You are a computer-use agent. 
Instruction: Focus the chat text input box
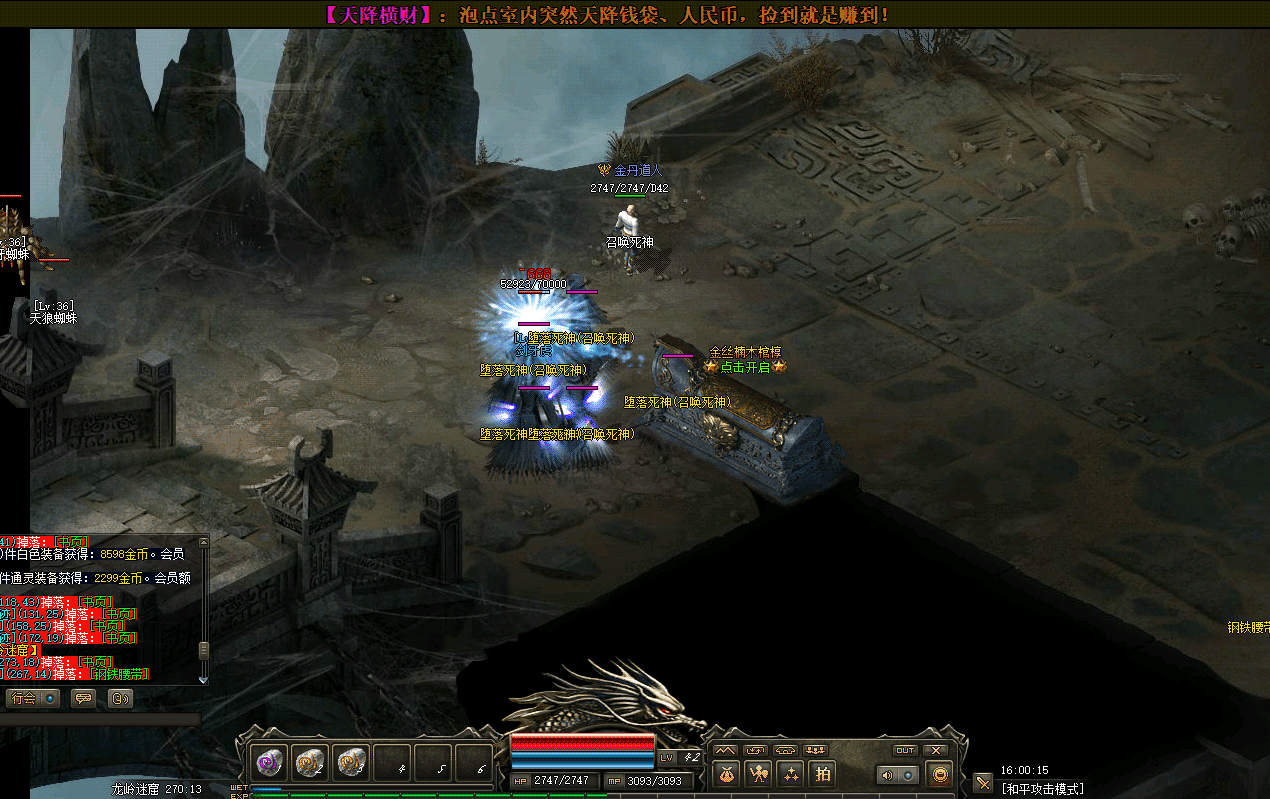[100, 719]
